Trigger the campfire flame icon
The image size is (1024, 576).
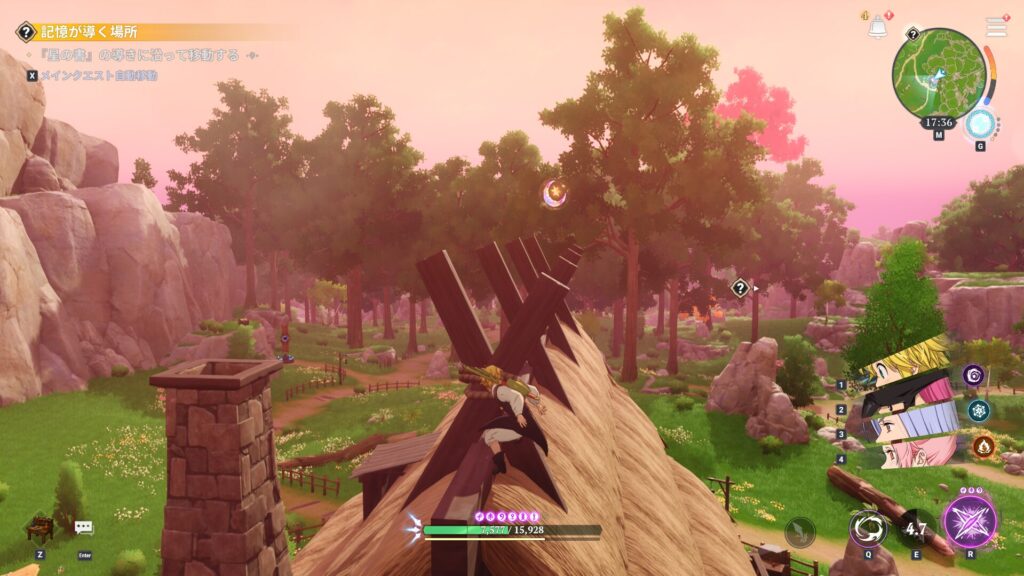point(982,445)
